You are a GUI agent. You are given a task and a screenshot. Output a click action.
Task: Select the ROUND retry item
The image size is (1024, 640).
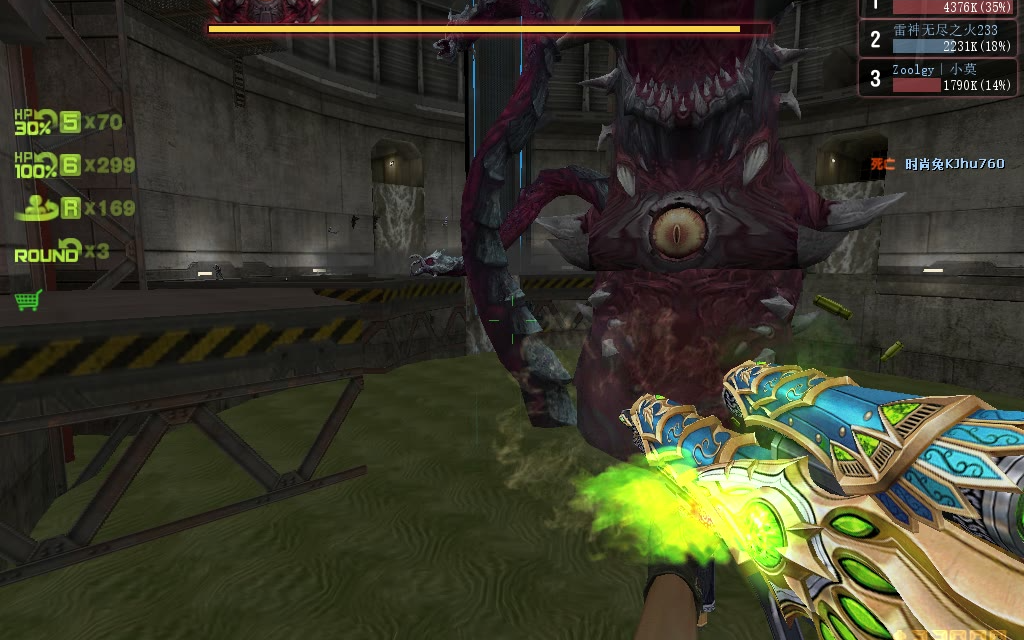pos(47,251)
